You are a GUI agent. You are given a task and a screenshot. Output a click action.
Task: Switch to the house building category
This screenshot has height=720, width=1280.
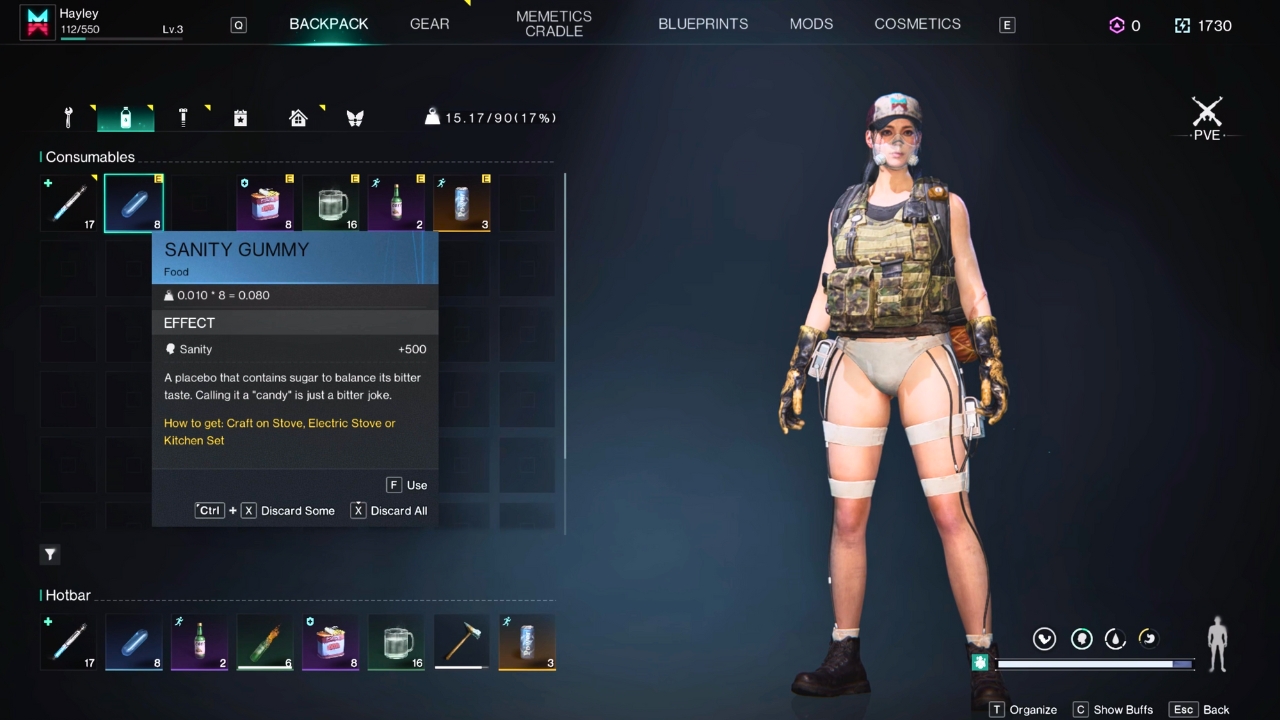point(298,118)
